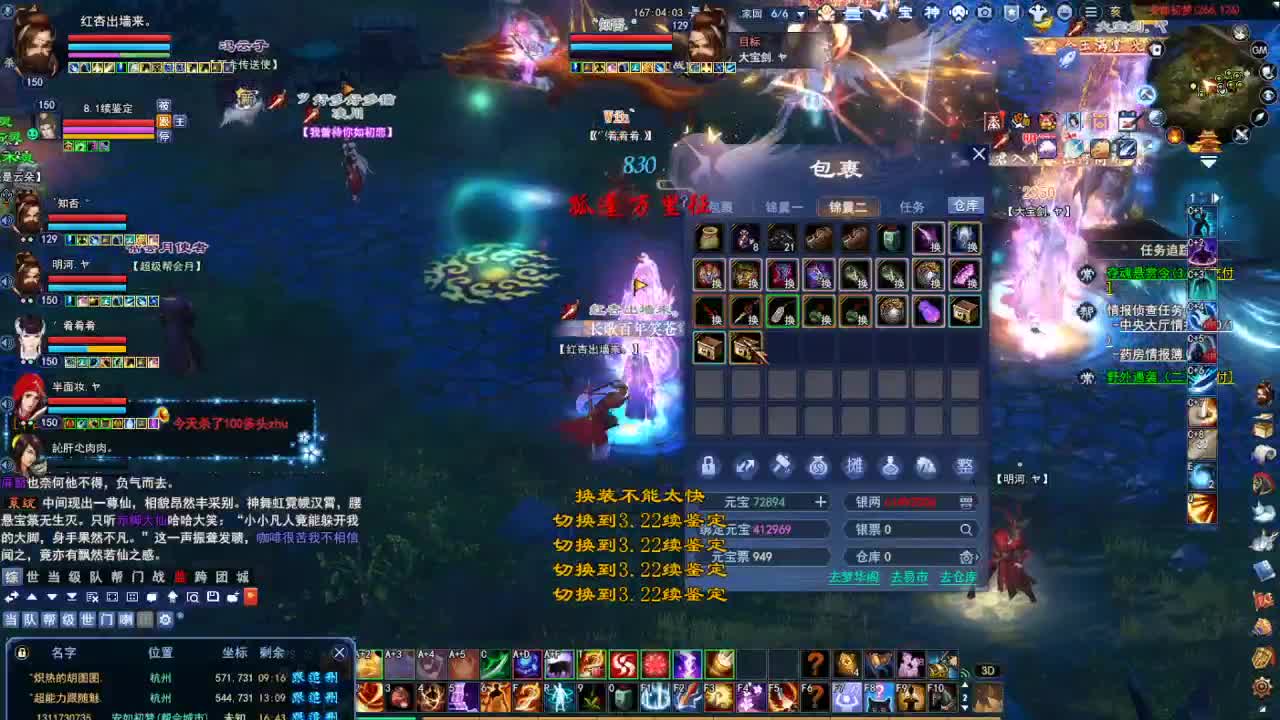Select the golden treasure chest item in bag
This screenshot has height=720, width=1280.
coord(966,311)
